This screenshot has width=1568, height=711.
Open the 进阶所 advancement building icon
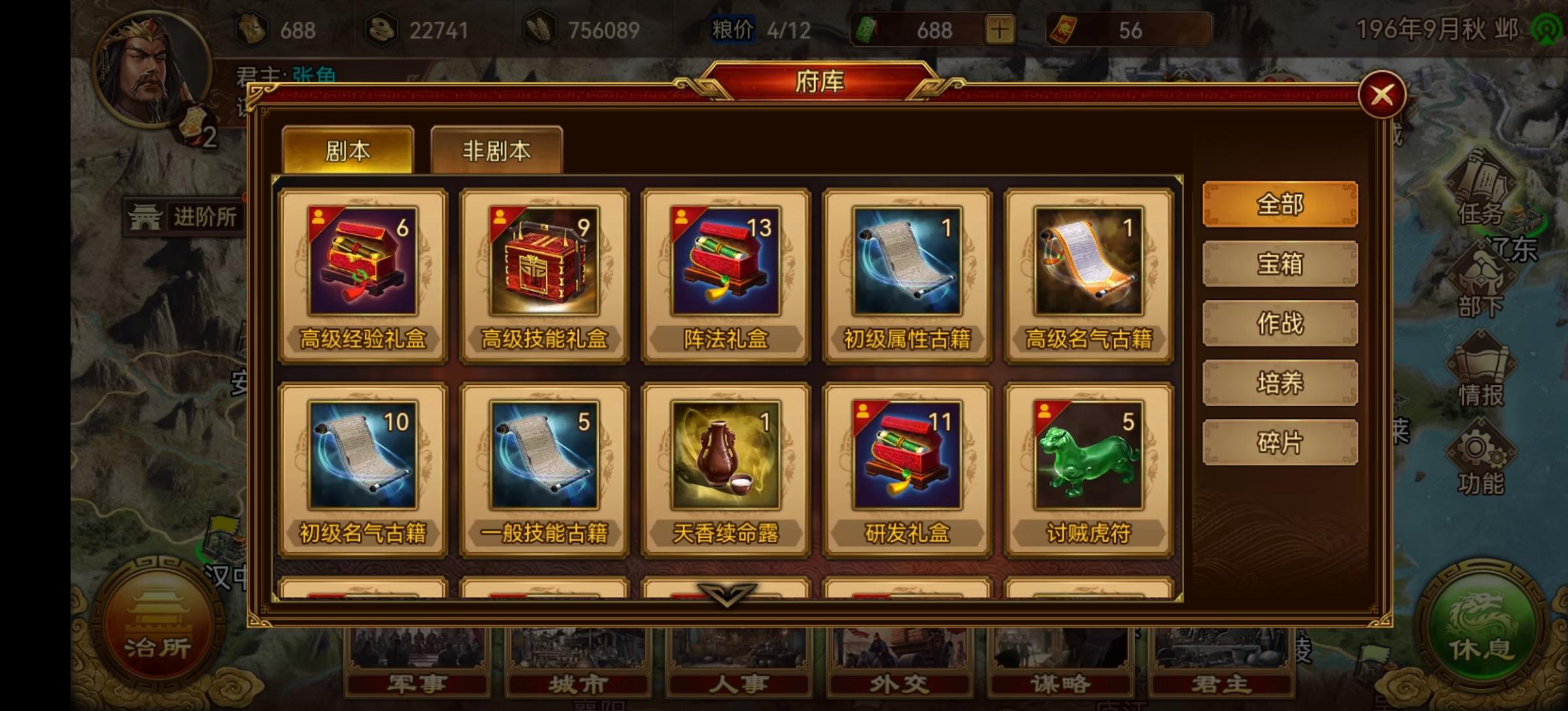point(183,217)
